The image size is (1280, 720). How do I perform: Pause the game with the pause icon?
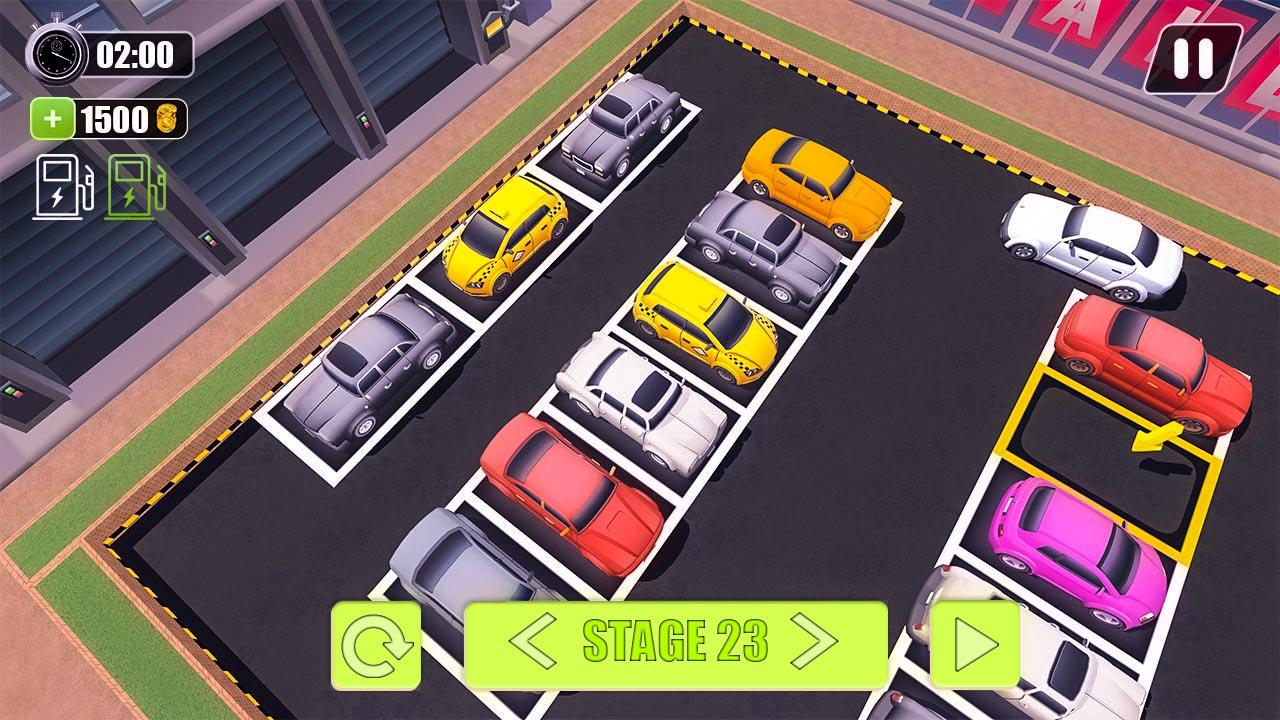pos(1193,57)
